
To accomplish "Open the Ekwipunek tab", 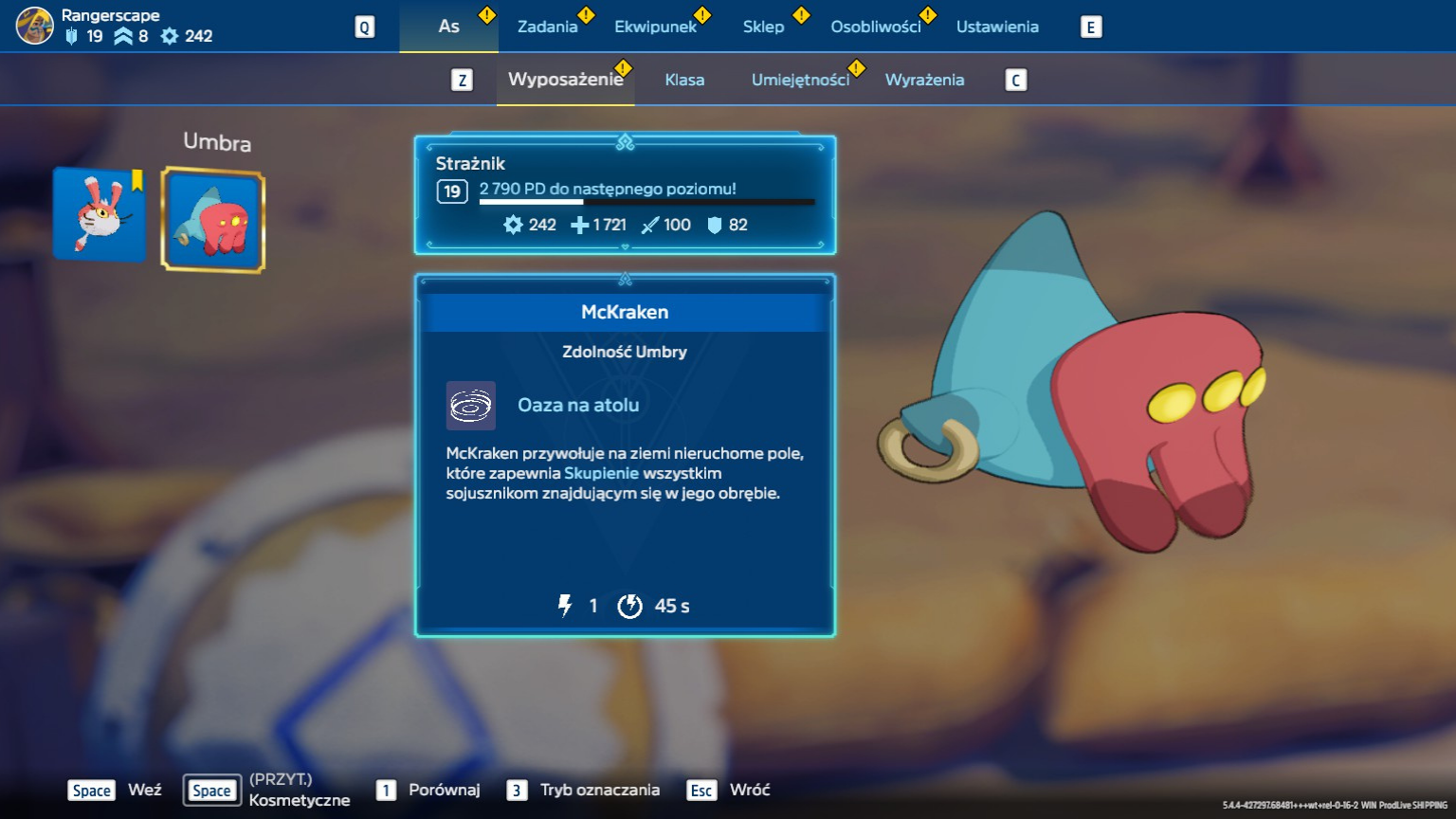I will (x=655, y=27).
